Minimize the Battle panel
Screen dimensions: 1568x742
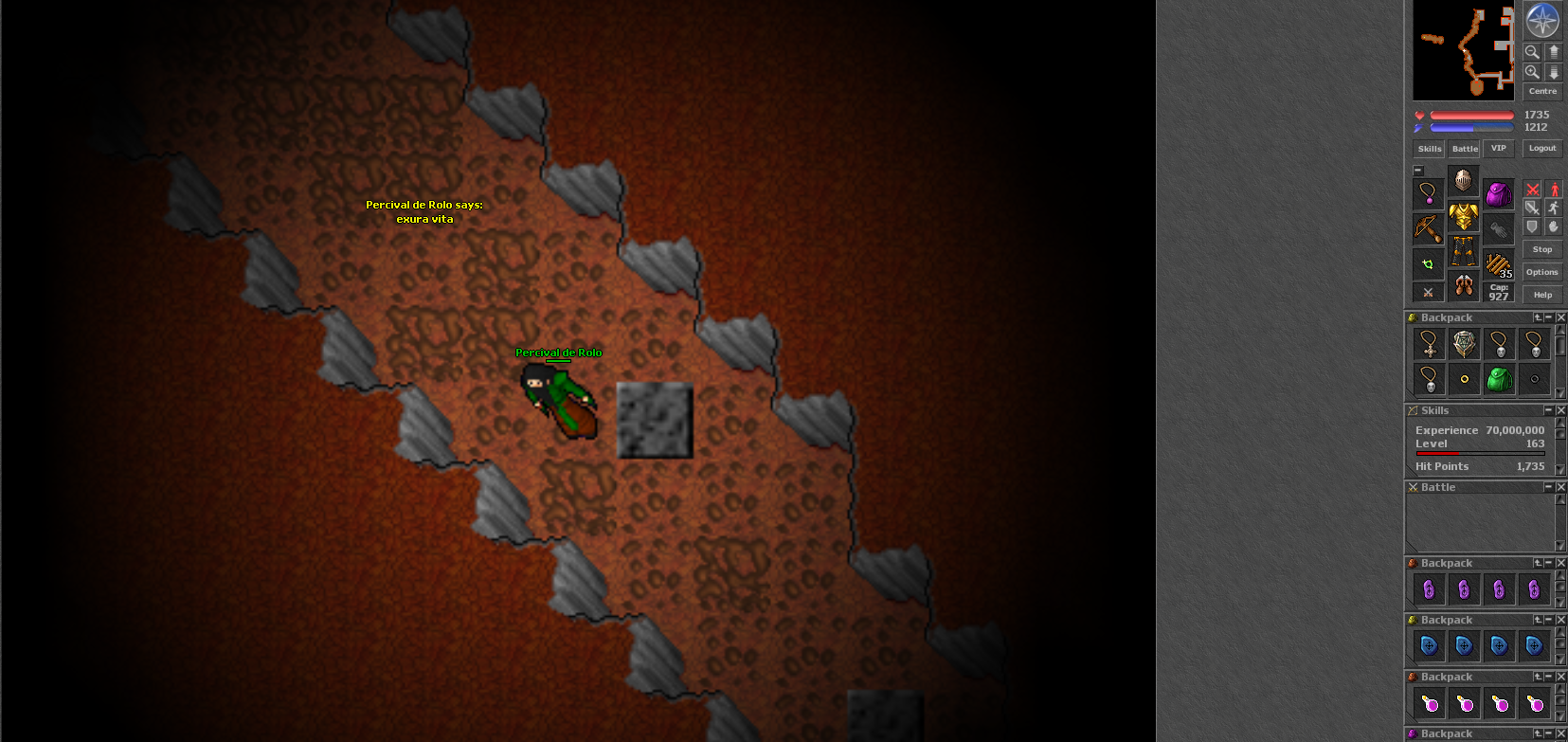pyautogui.click(x=1548, y=487)
